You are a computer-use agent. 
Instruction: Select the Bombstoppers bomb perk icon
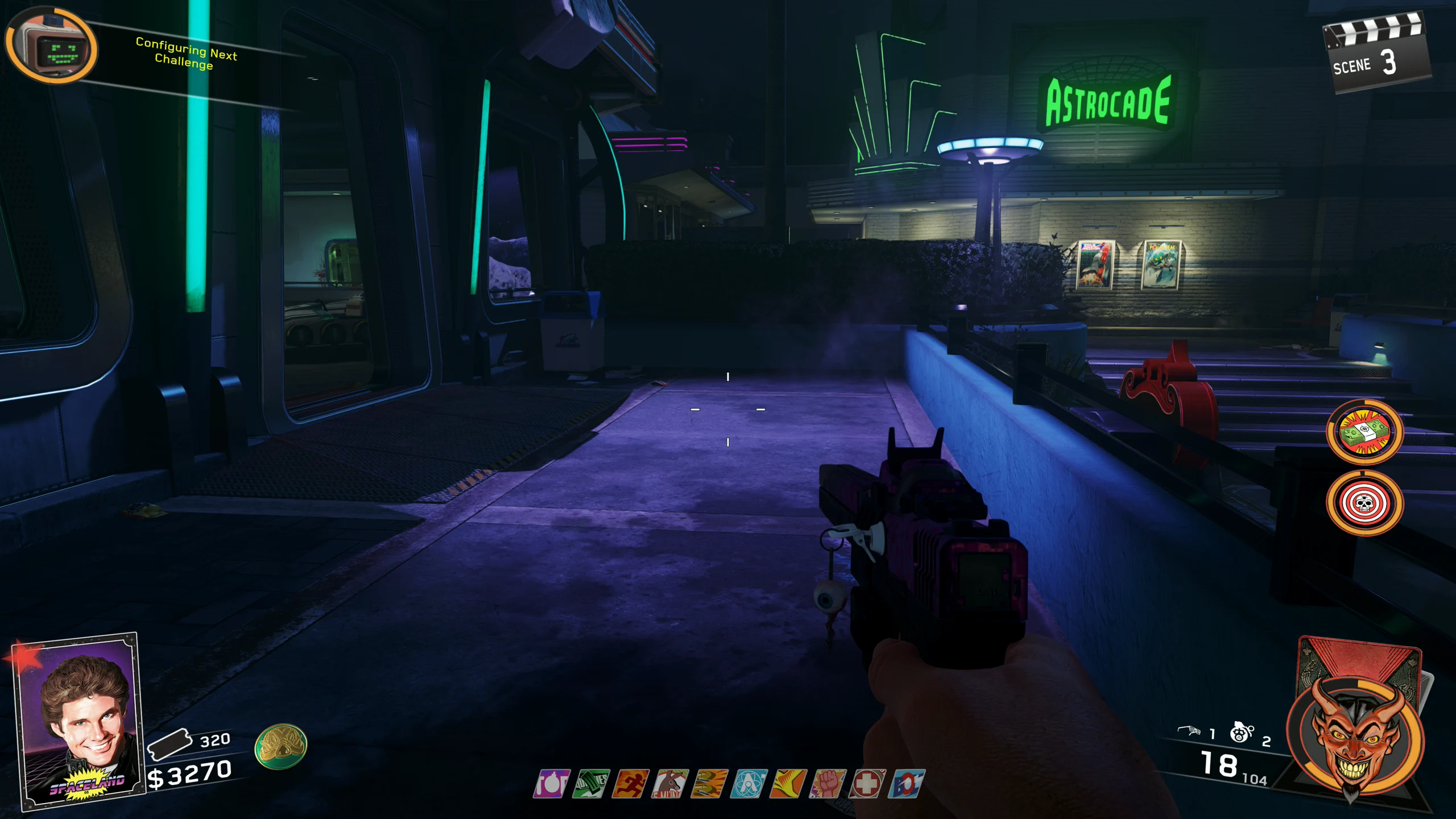(x=551, y=784)
